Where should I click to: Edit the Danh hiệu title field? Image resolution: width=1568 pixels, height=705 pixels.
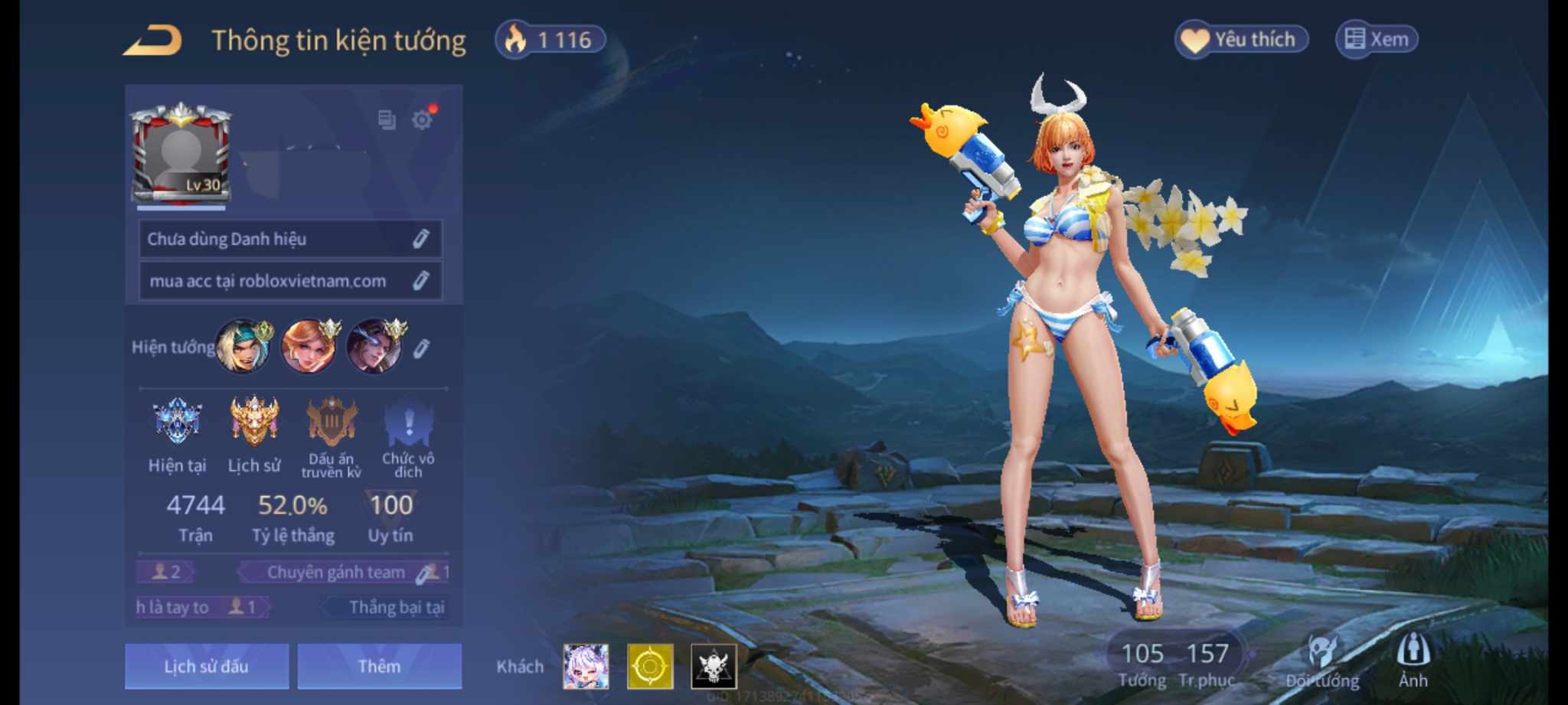[x=420, y=239]
